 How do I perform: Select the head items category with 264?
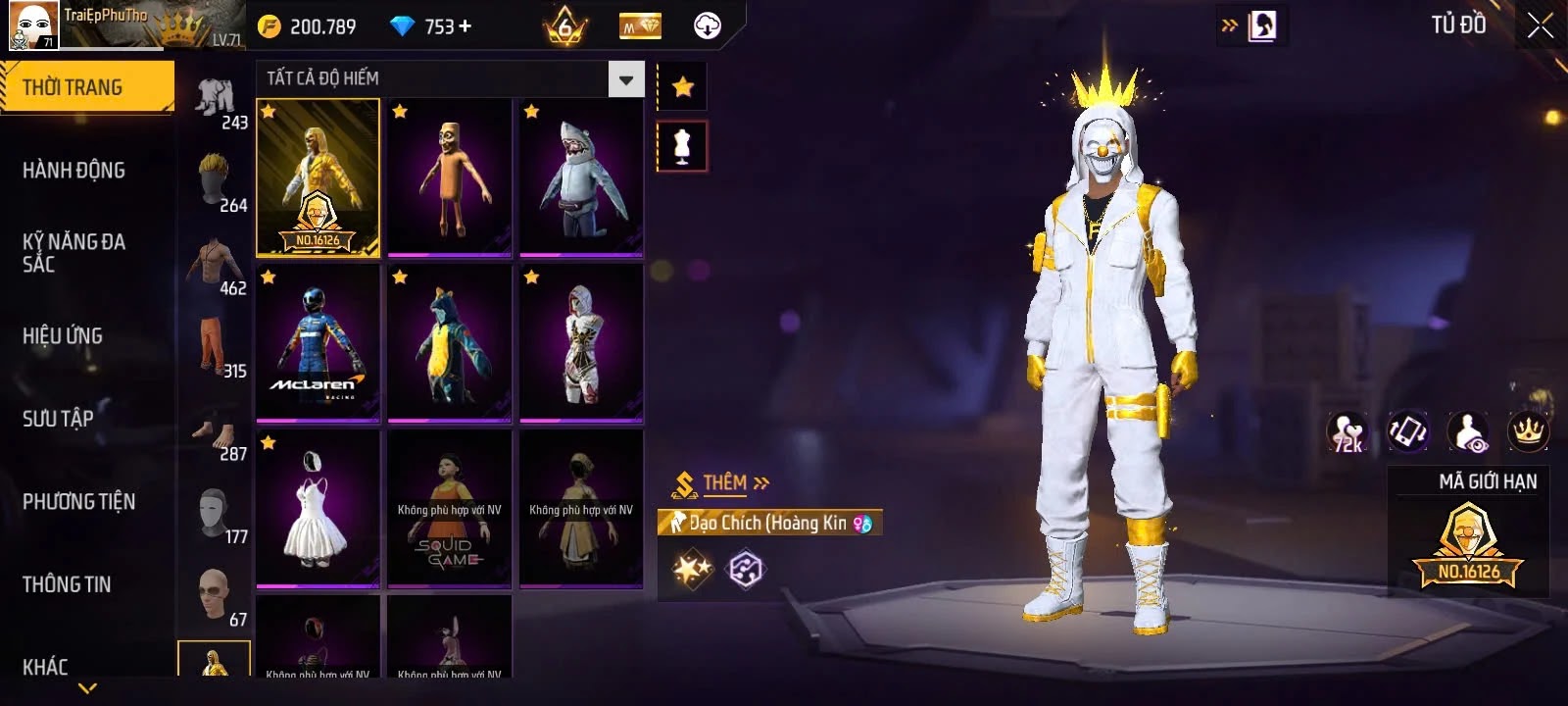(218, 183)
